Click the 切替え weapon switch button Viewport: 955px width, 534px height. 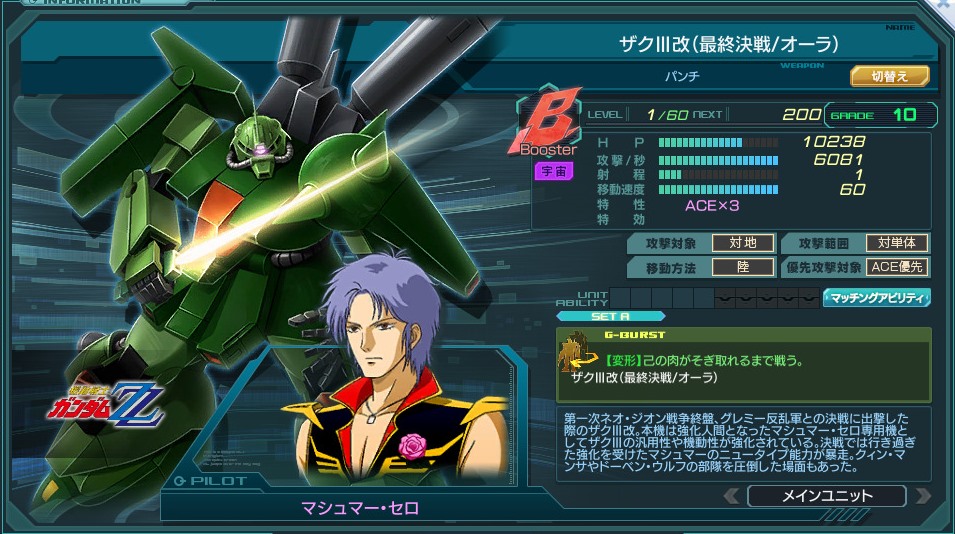[890, 76]
